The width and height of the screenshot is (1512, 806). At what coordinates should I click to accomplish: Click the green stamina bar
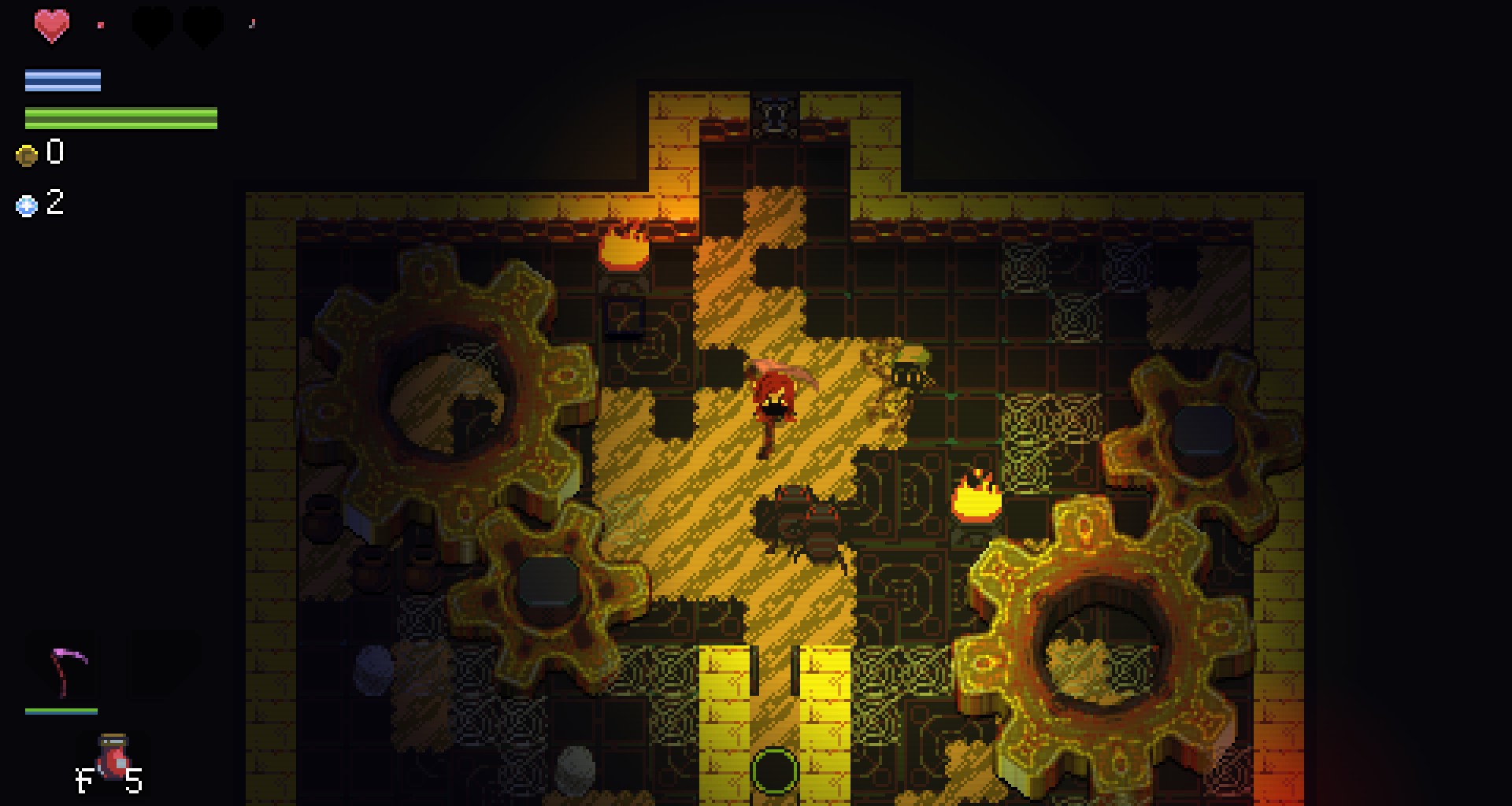(120, 116)
